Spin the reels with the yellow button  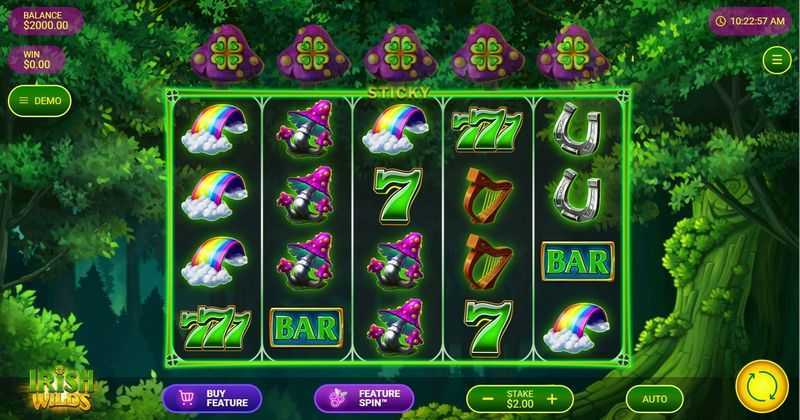(x=761, y=386)
